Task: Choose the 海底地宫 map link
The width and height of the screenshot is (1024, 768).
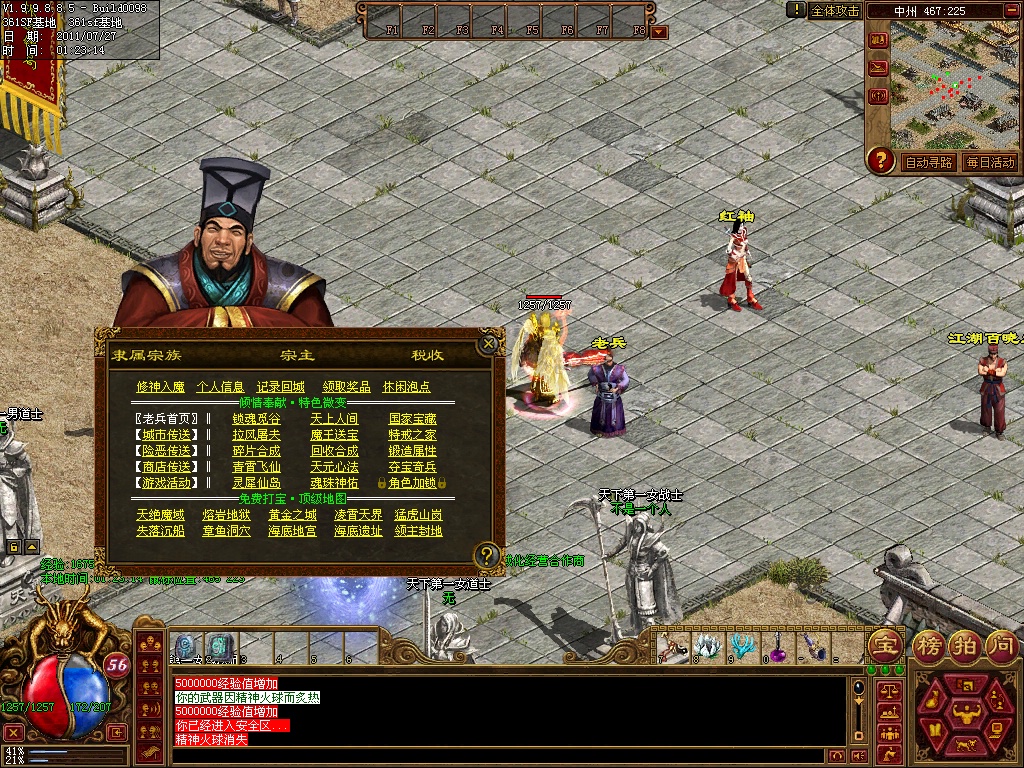Action: click(292, 531)
